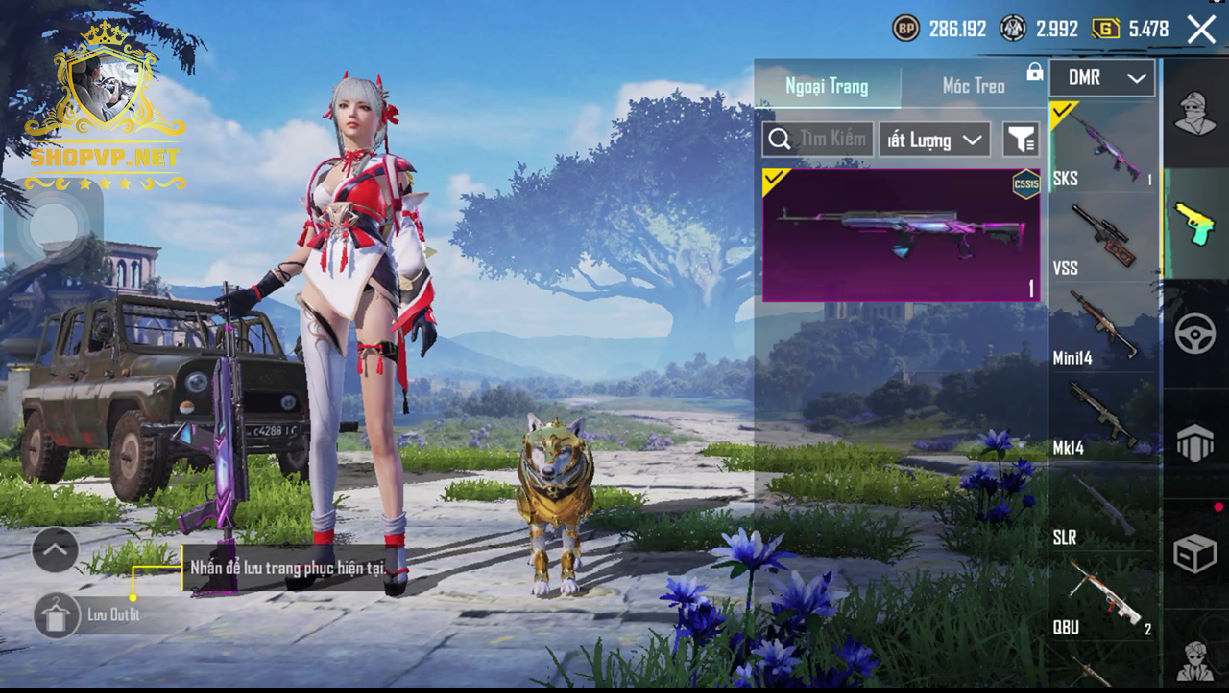Close the inventory with the X button
Screen dimensions: 1229x693
[x=1201, y=29]
